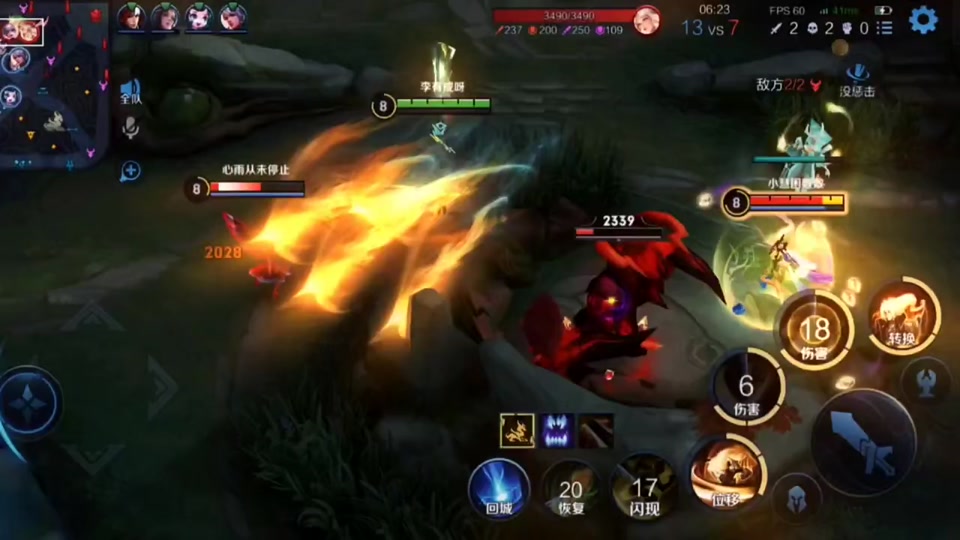Toggle the microphone icon

[x=130, y=128]
